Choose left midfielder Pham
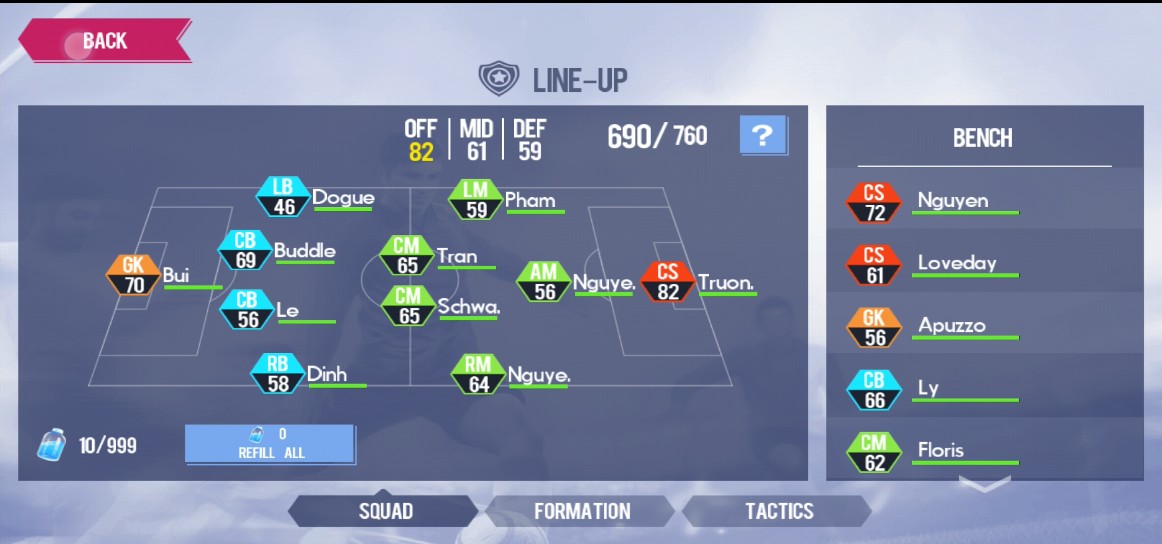This screenshot has width=1162, height=544. click(x=477, y=199)
